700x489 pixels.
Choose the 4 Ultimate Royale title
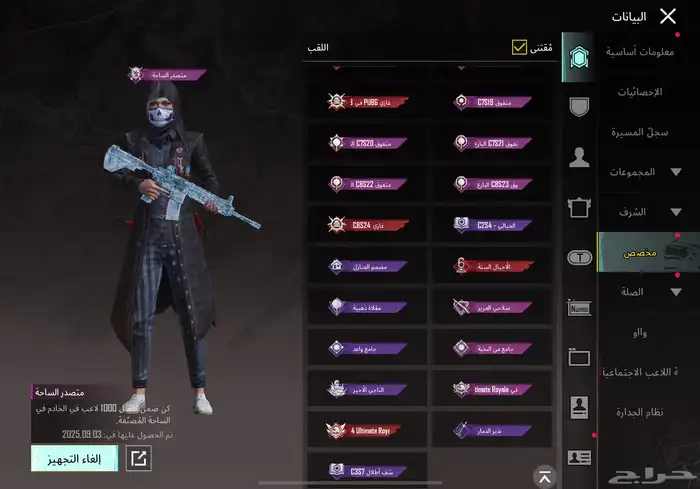click(x=367, y=430)
